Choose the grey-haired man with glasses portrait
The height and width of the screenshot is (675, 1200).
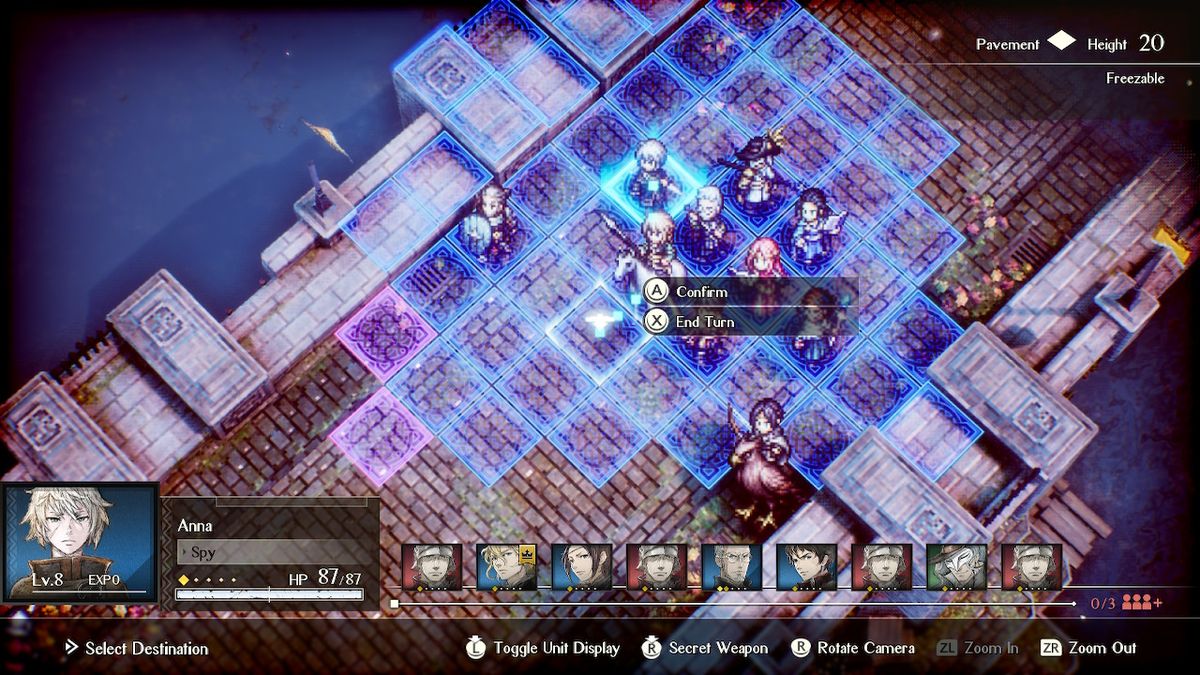tap(731, 567)
